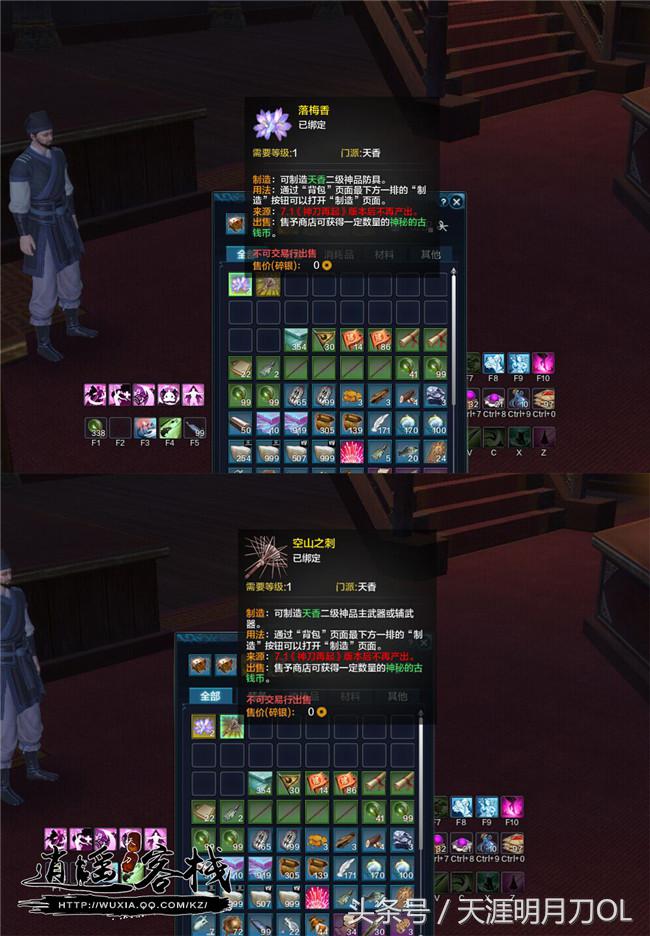Activate the F3 hotbar item
Viewport: 650px width, 936px height.
tap(145, 426)
